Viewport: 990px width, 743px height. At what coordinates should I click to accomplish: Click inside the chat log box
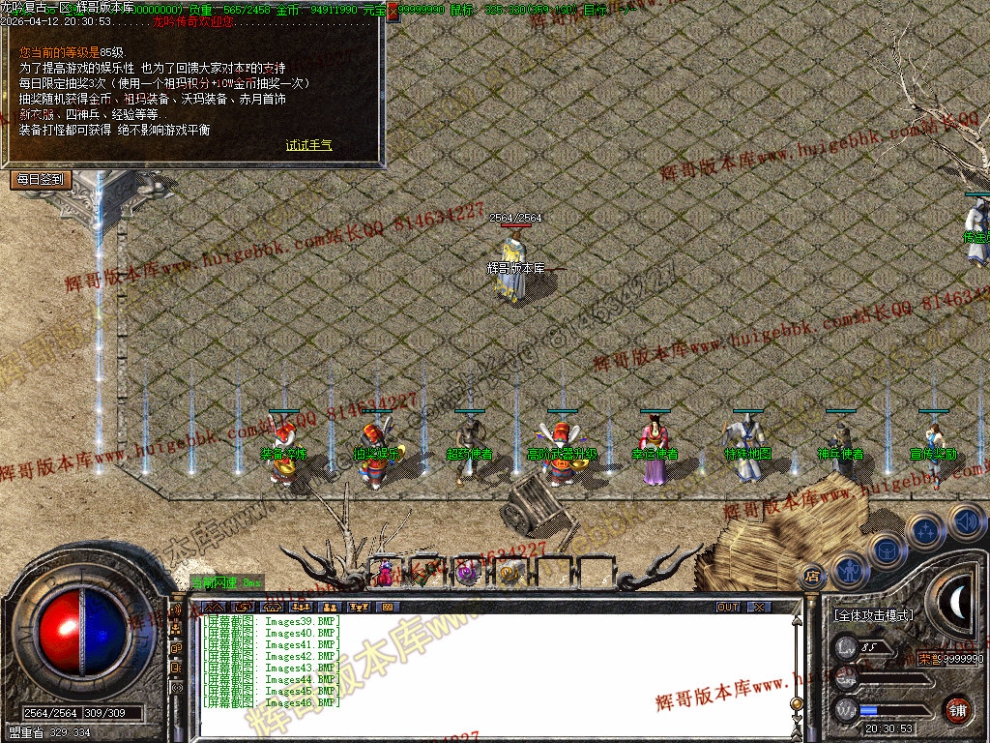pos(480,670)
